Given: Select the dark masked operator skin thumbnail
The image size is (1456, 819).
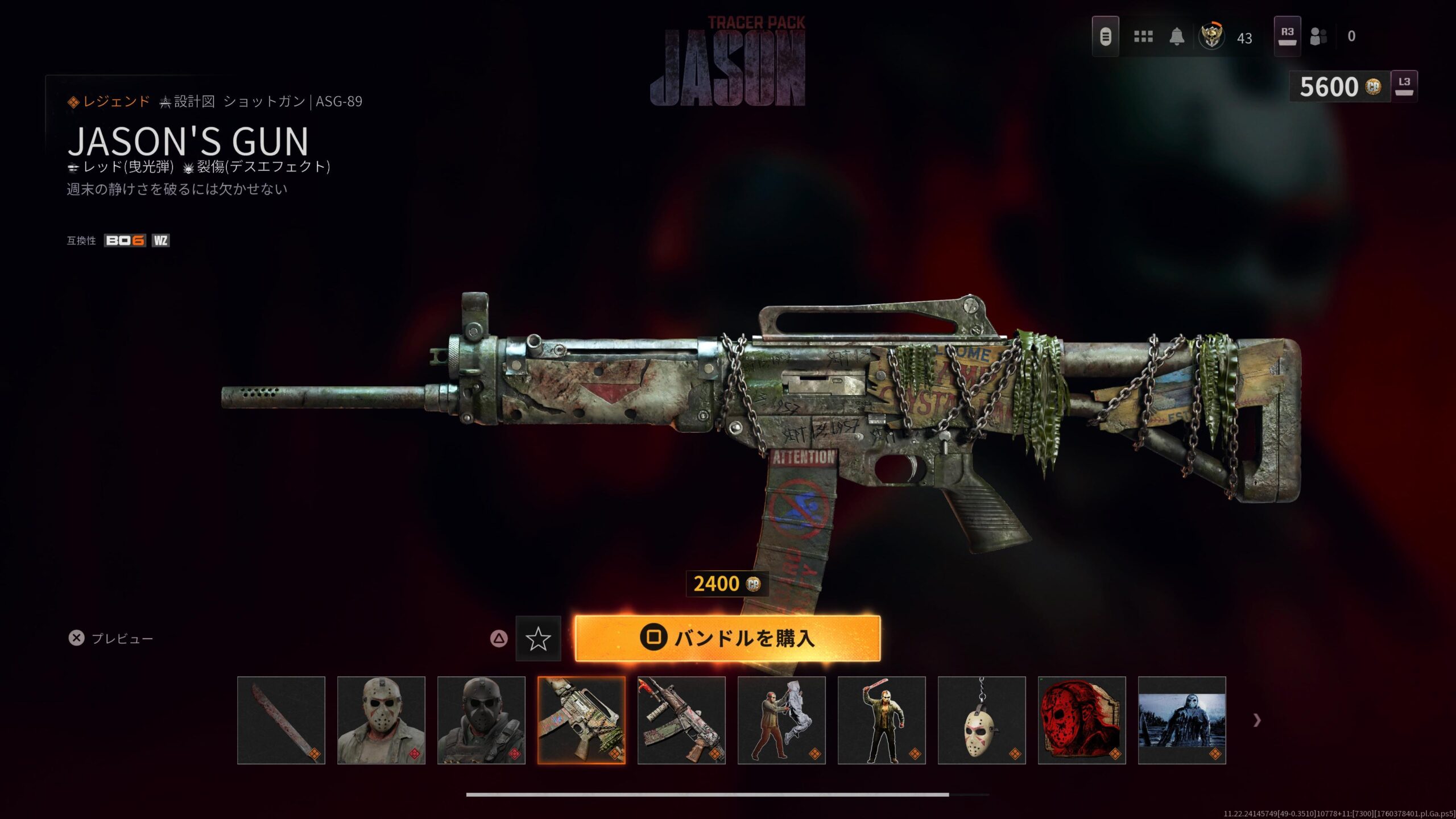Looking at the screenshot, I should click(x=481, y=720).
